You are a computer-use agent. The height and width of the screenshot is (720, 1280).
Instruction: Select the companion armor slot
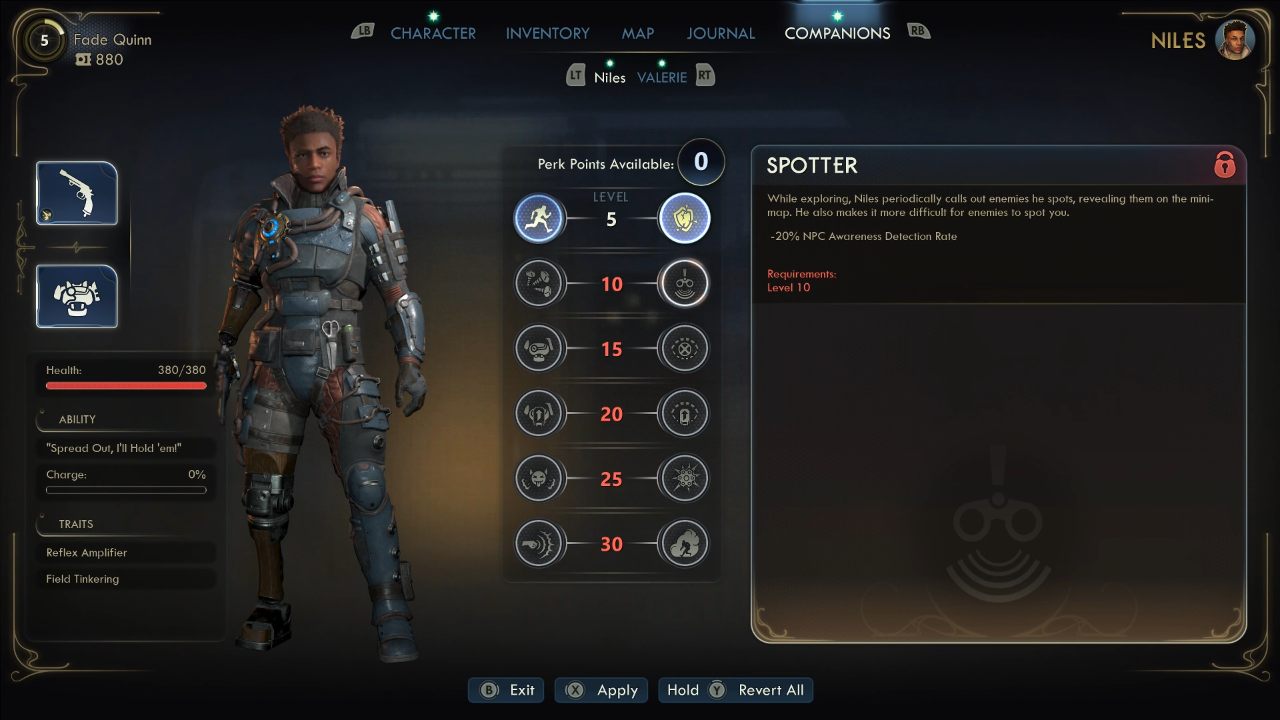[x=77, y=296]
